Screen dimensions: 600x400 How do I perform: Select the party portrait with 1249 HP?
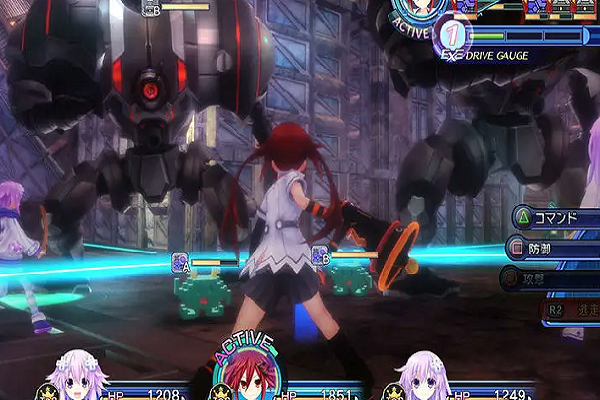click(425, 378)
